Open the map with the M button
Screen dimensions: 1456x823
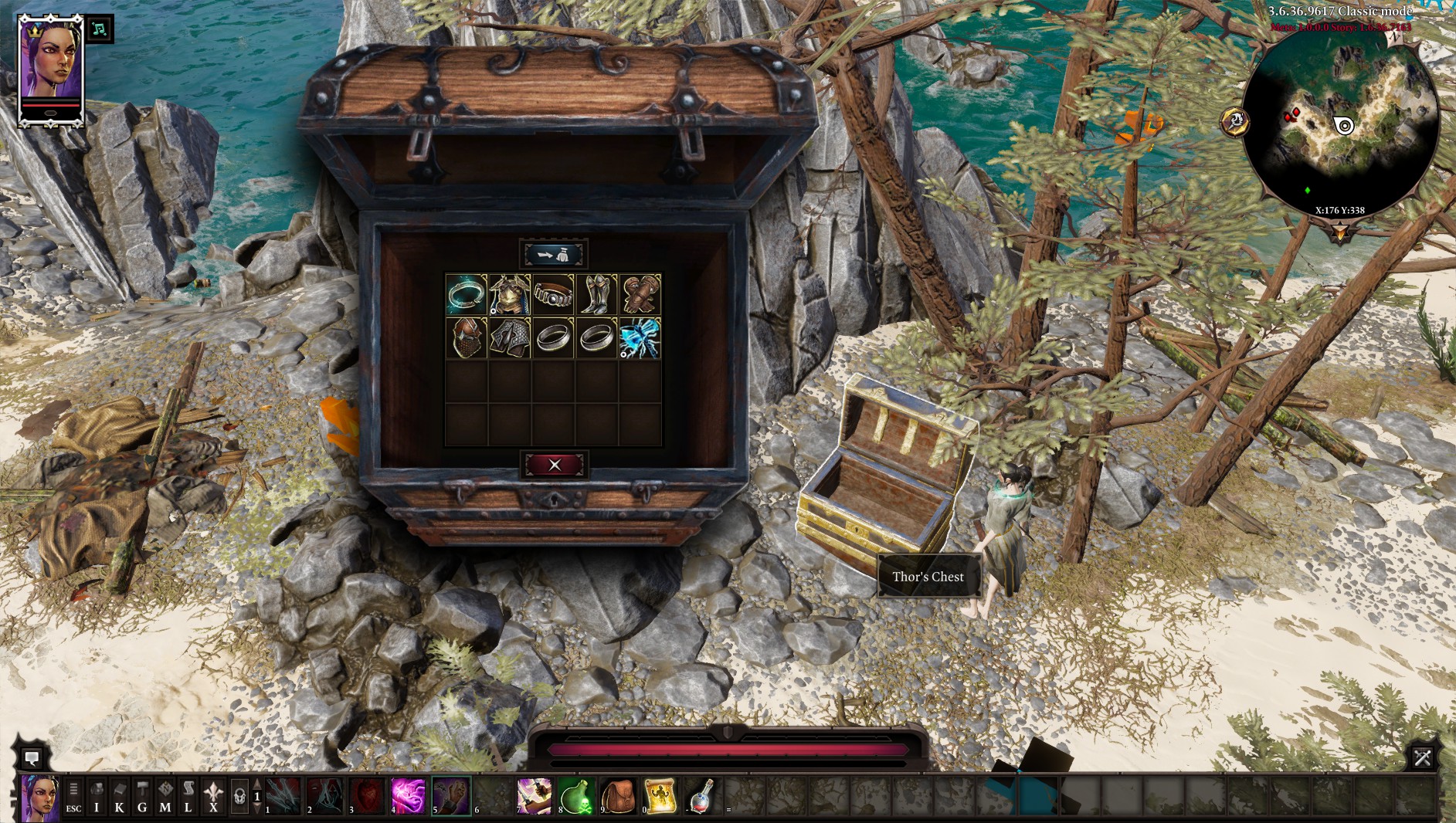click(165, 798)
